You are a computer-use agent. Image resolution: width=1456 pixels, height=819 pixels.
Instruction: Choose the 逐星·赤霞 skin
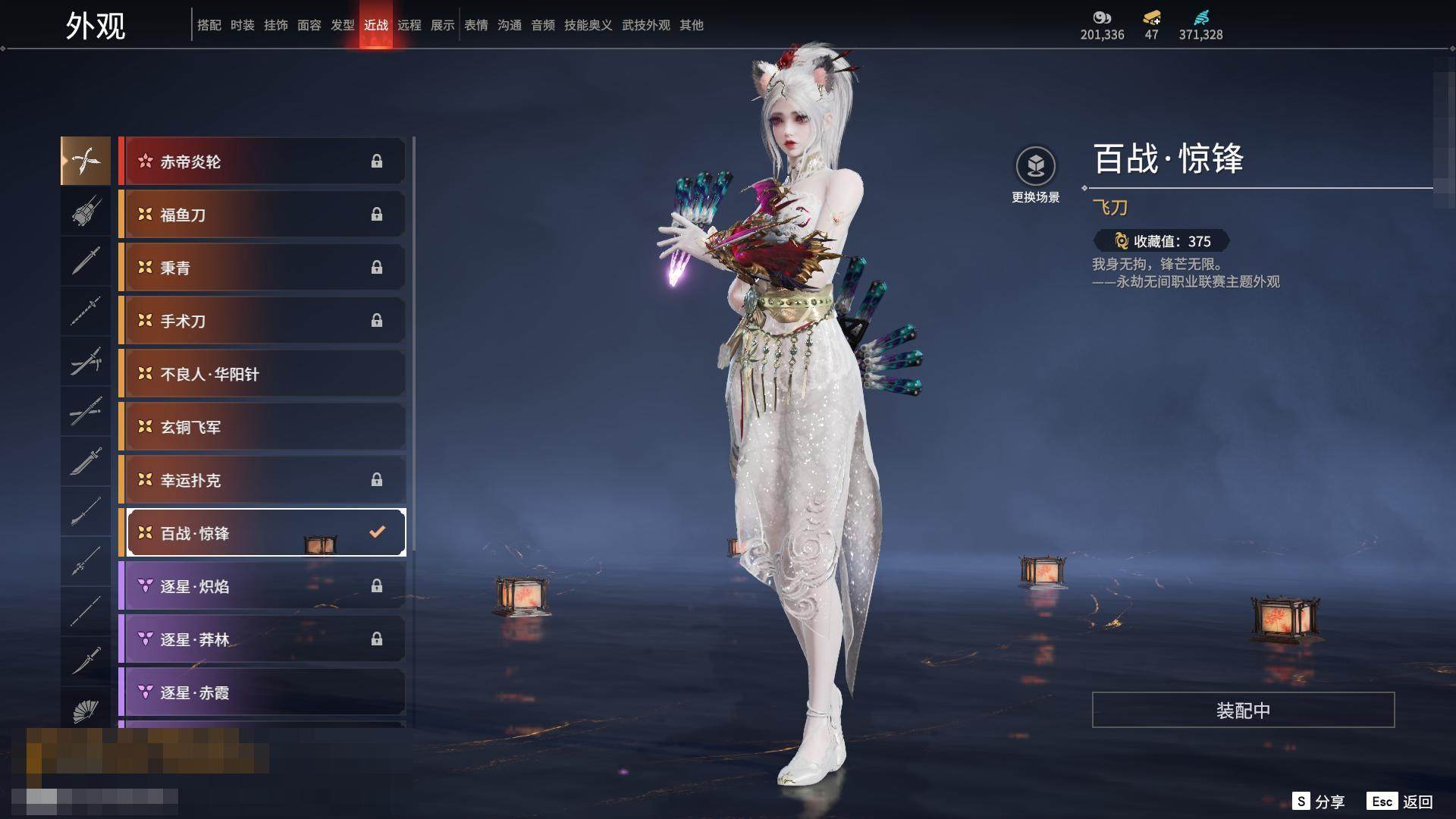pyautogui.click(x=262, y=692)
